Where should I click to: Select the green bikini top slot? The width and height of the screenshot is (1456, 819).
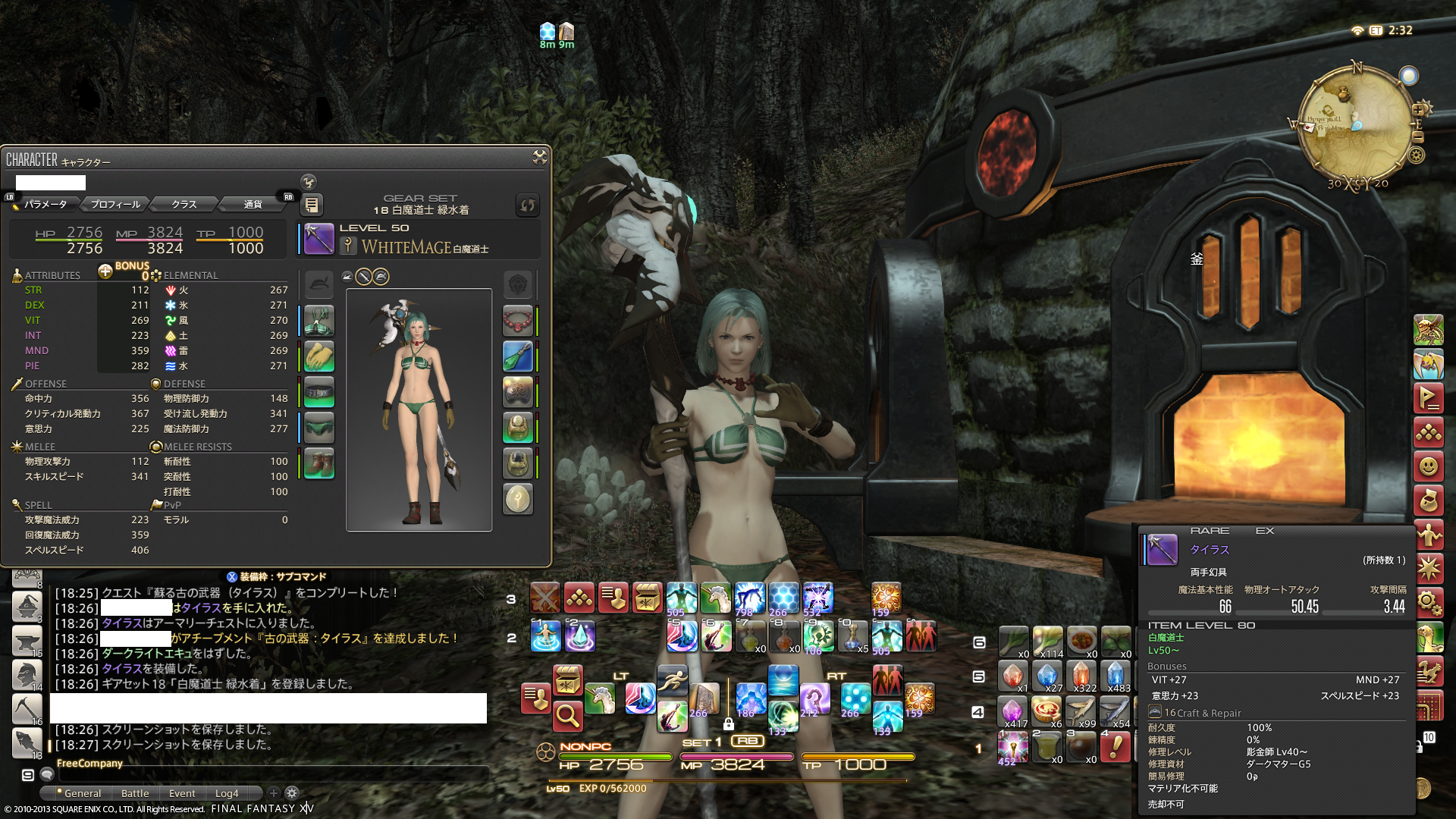(x=319, y=321)
